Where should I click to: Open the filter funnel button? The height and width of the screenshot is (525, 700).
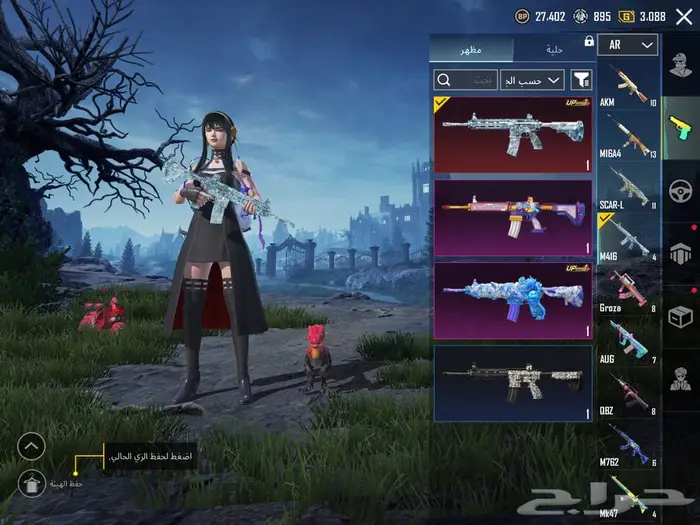[580, 80]
